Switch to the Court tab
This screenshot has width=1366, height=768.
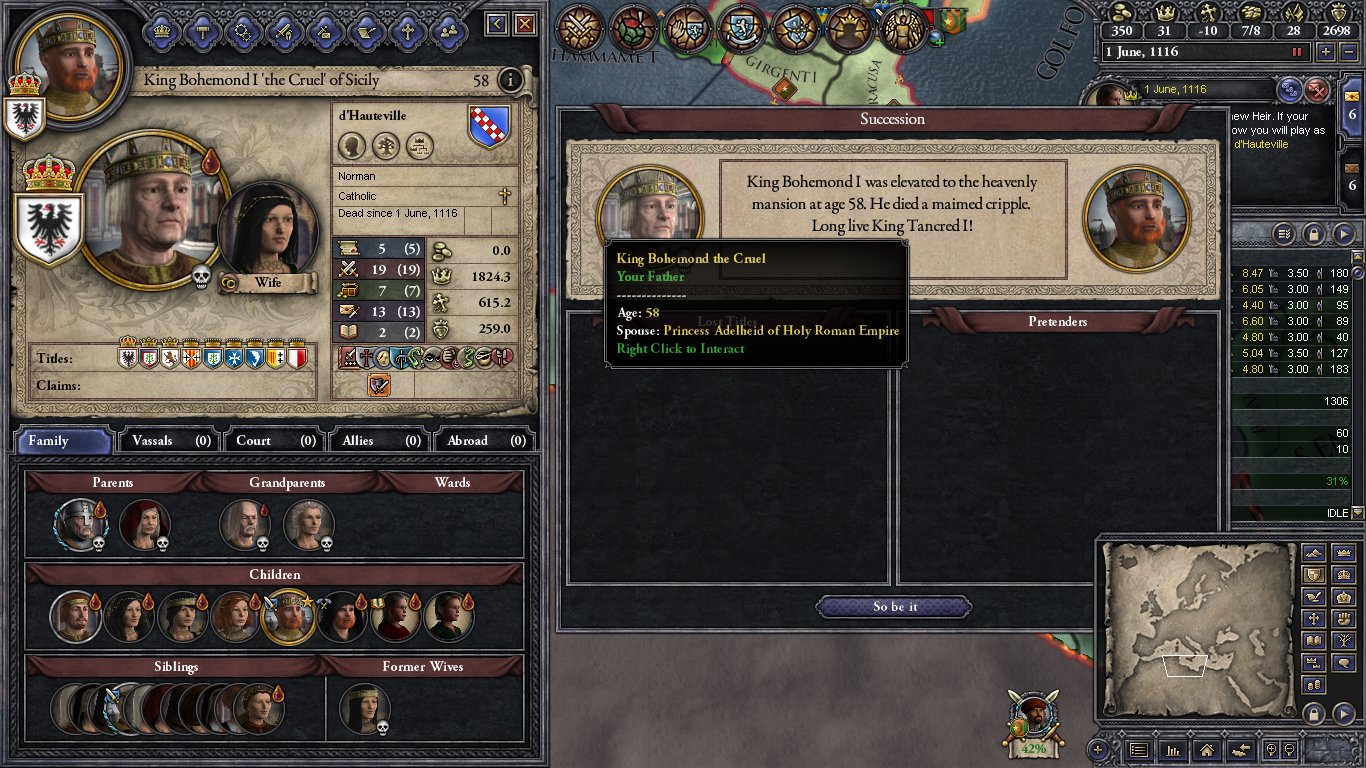point(273,440)
